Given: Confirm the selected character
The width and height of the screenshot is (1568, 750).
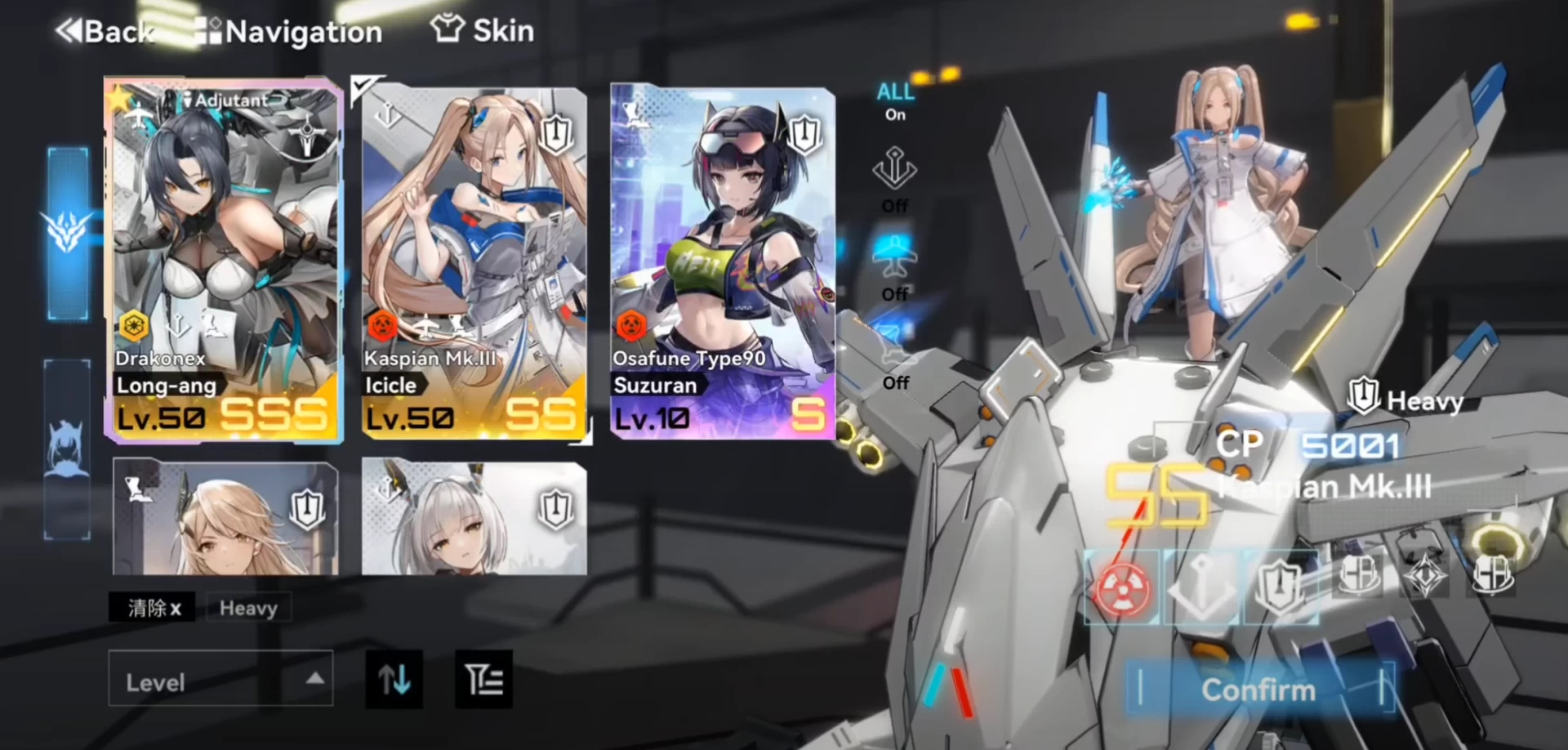Looking at the screenshot, I should (x=1258, y=690).
